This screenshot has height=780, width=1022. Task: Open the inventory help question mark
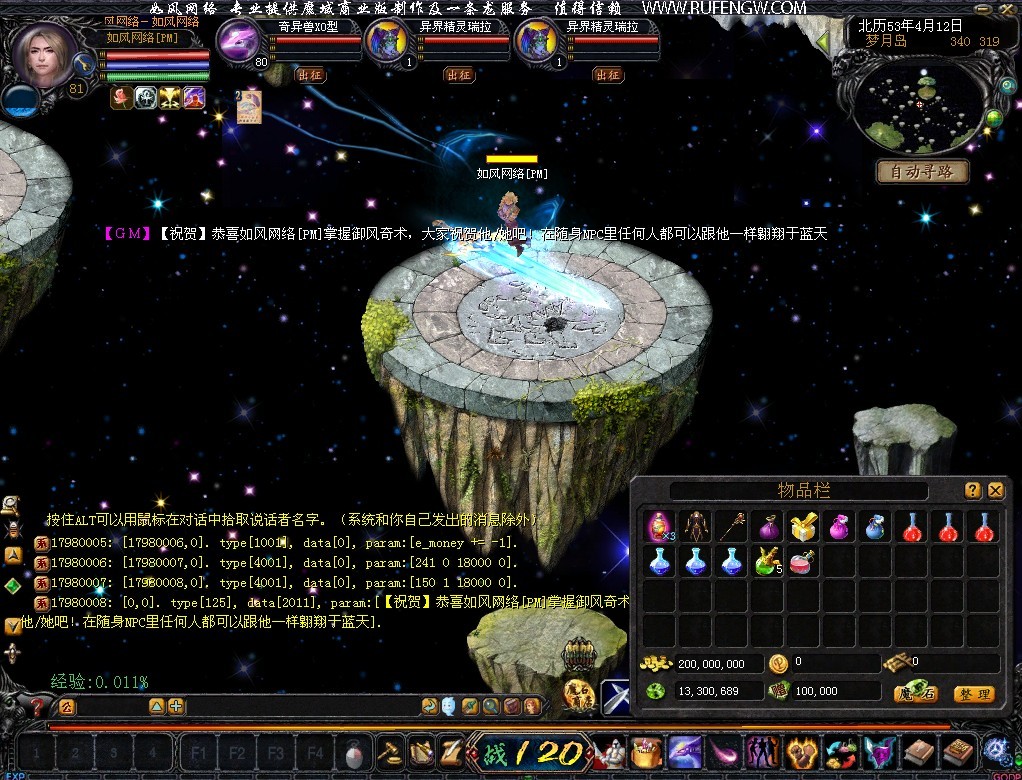[972, 490]
